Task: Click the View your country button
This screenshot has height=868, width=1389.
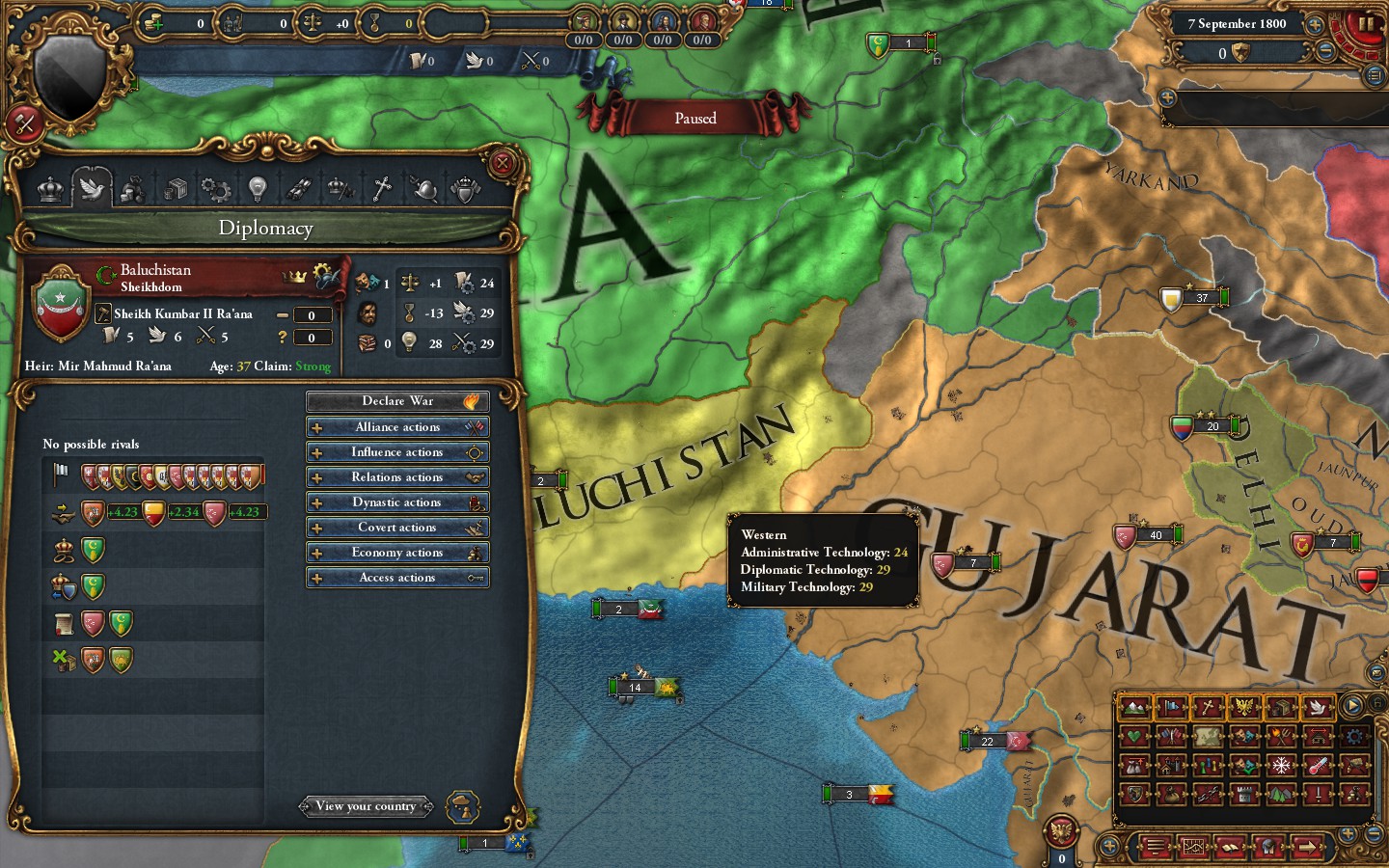Action: tap(367, 806)
